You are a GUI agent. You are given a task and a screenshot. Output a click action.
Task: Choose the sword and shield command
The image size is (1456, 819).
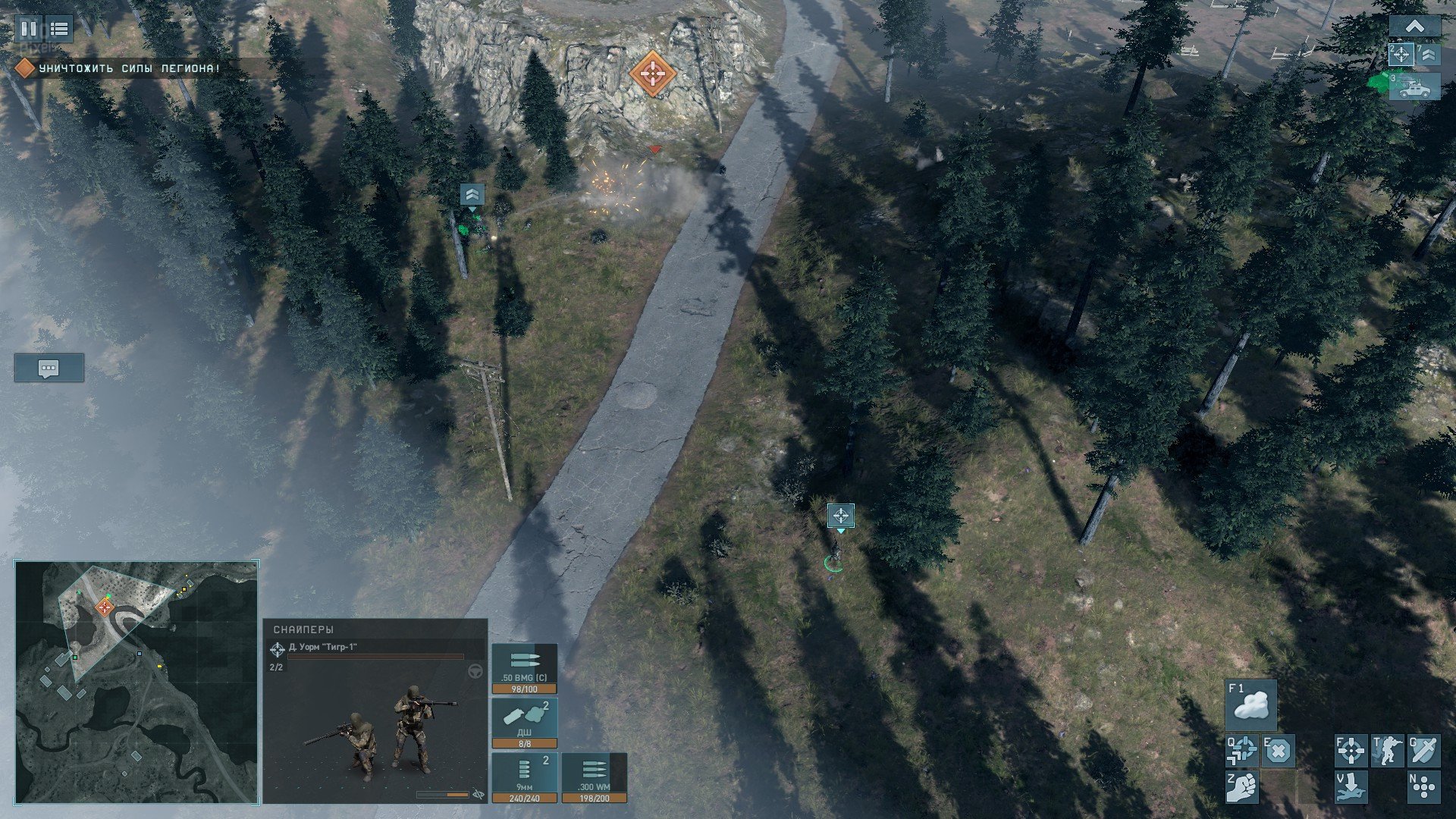coord(1423,751)
